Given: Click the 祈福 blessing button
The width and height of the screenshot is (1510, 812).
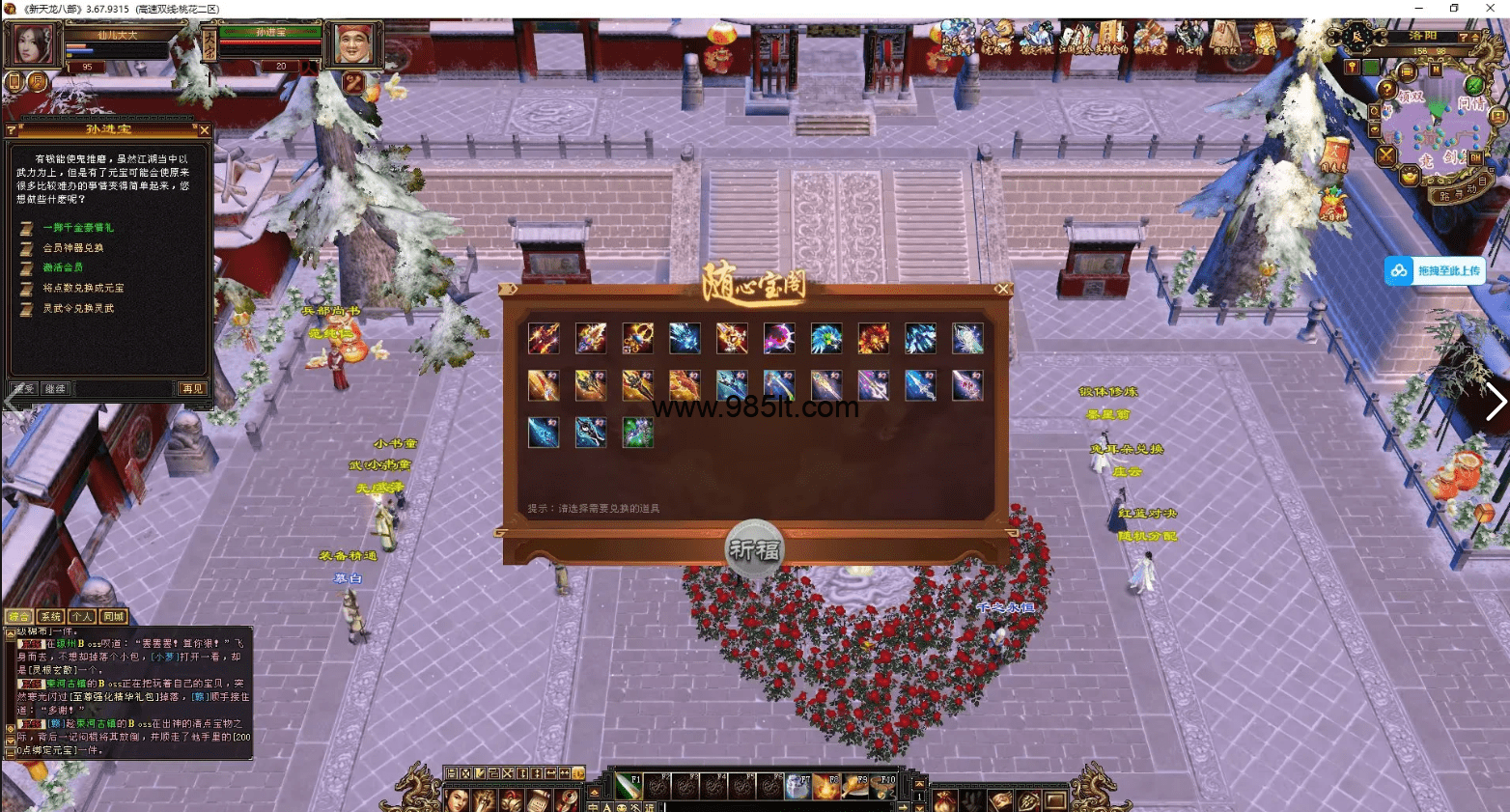Looking at the screenshot, I should (754, 549).
